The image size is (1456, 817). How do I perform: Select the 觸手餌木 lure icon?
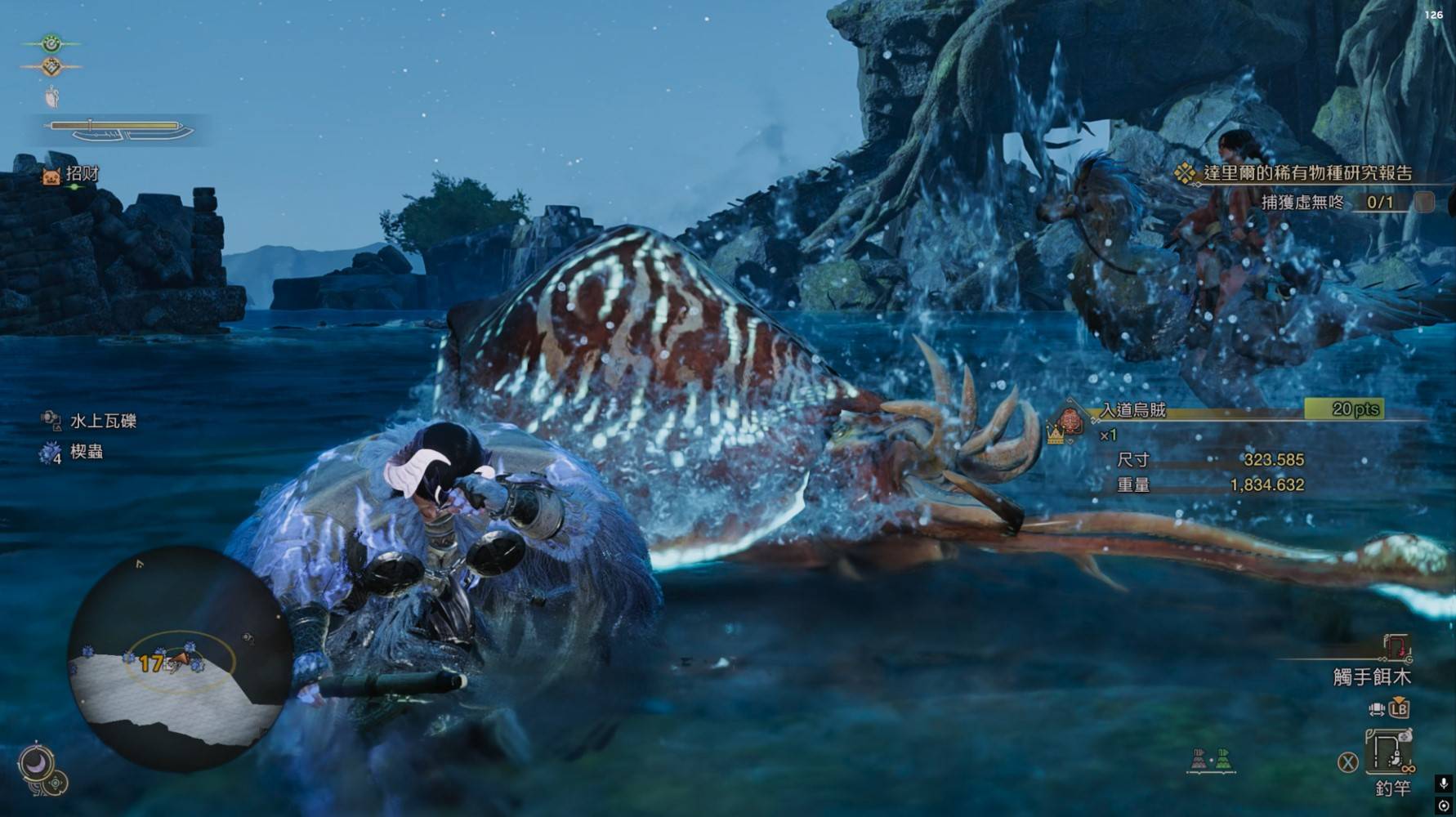(1396, 649)
